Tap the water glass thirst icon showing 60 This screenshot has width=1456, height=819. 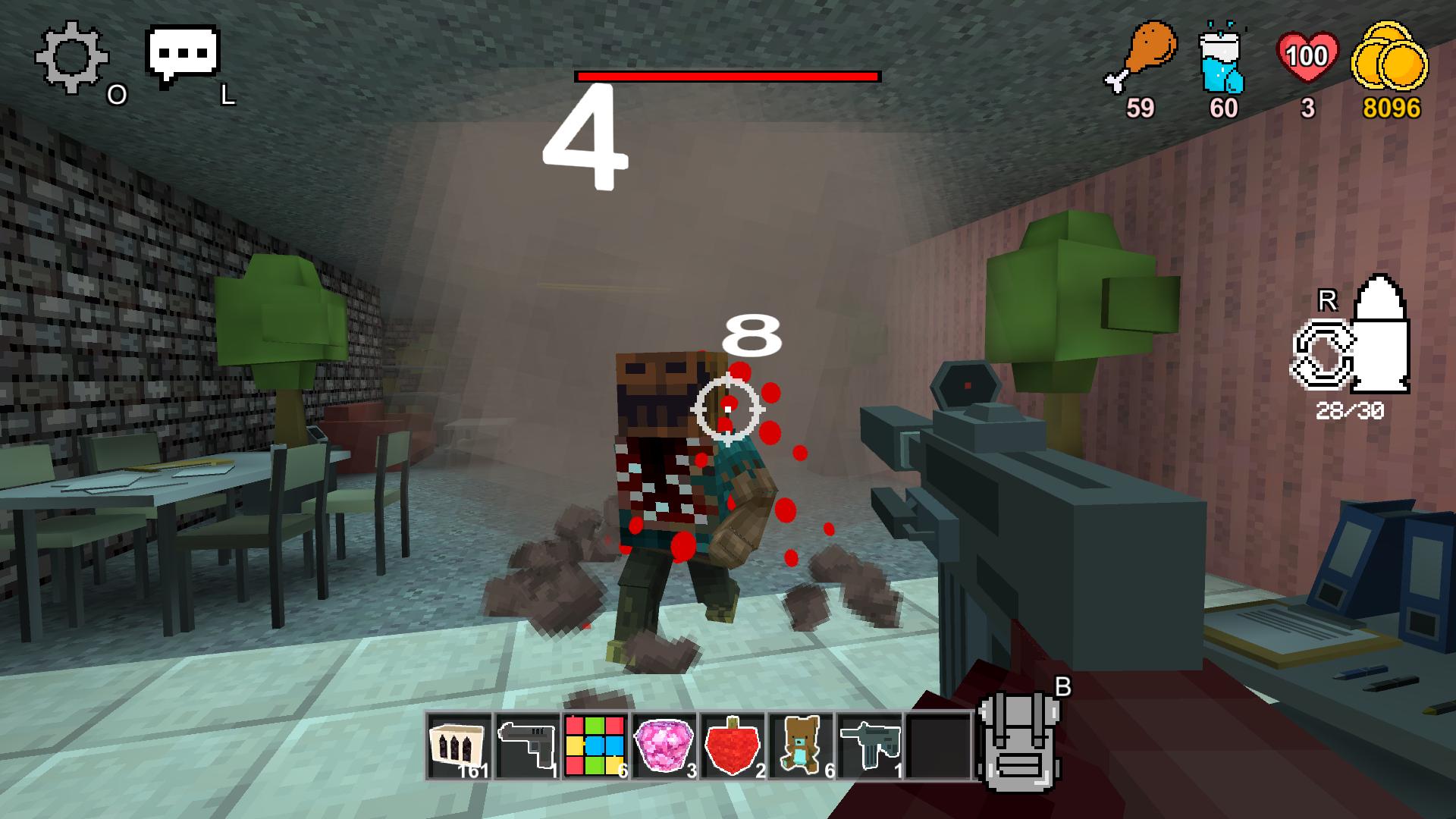[x=1221, y=61]
